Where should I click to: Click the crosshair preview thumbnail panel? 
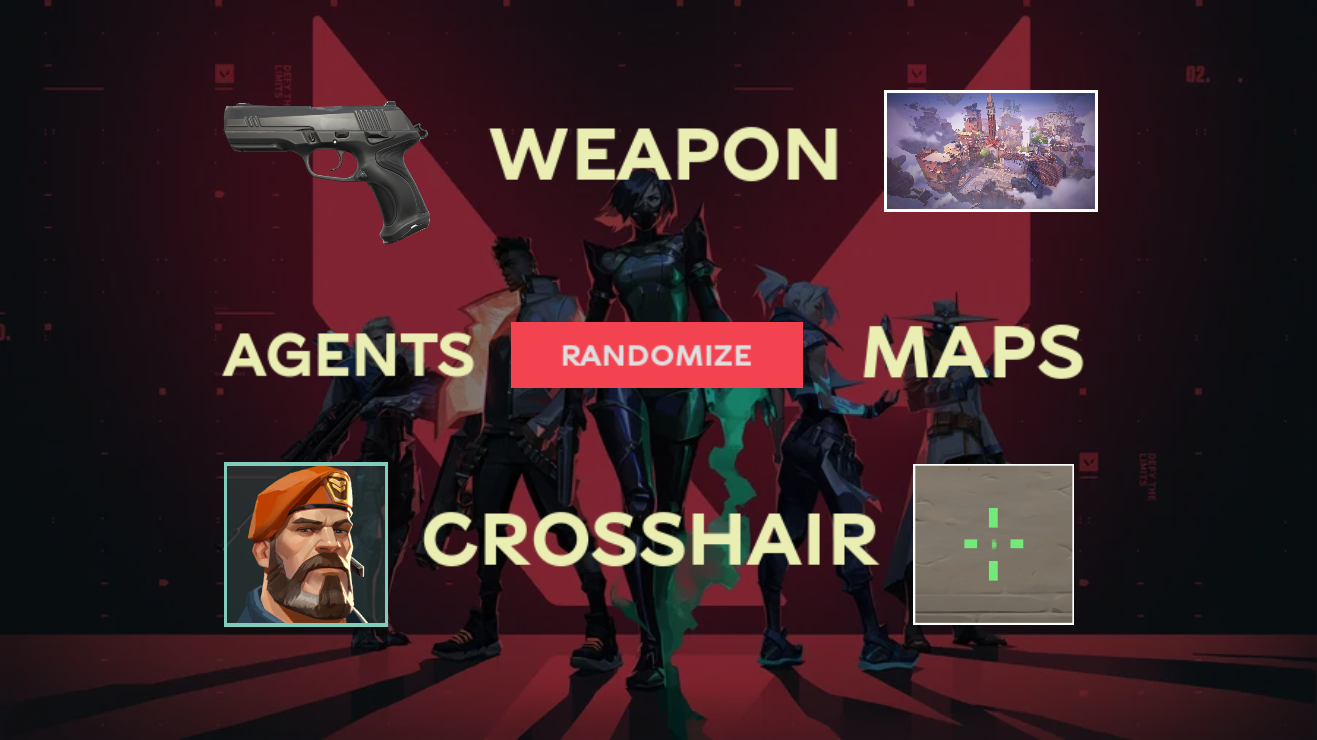(x=993, y=543)
